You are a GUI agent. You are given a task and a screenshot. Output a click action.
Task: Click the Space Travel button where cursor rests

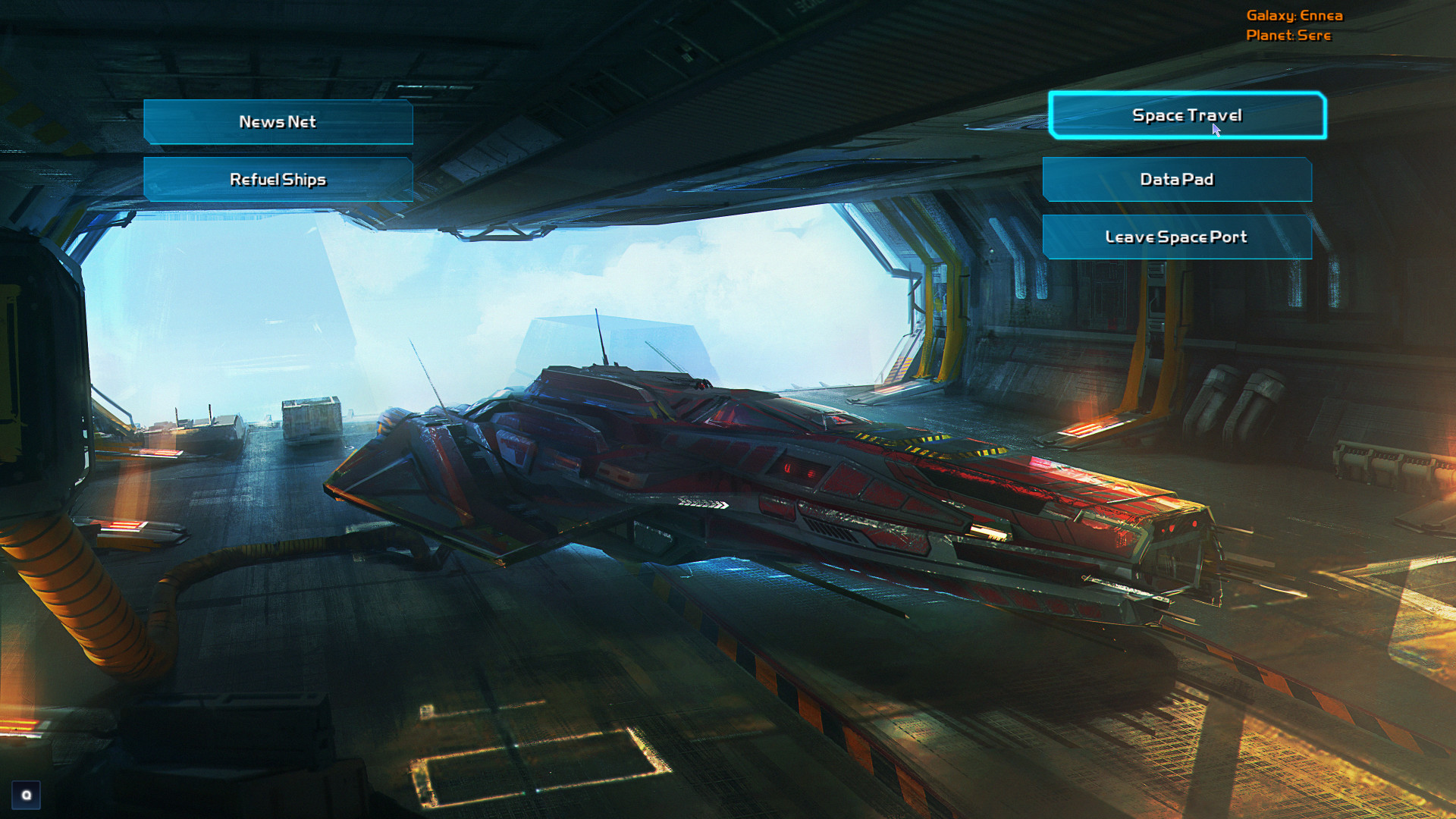click(1187, 115)
